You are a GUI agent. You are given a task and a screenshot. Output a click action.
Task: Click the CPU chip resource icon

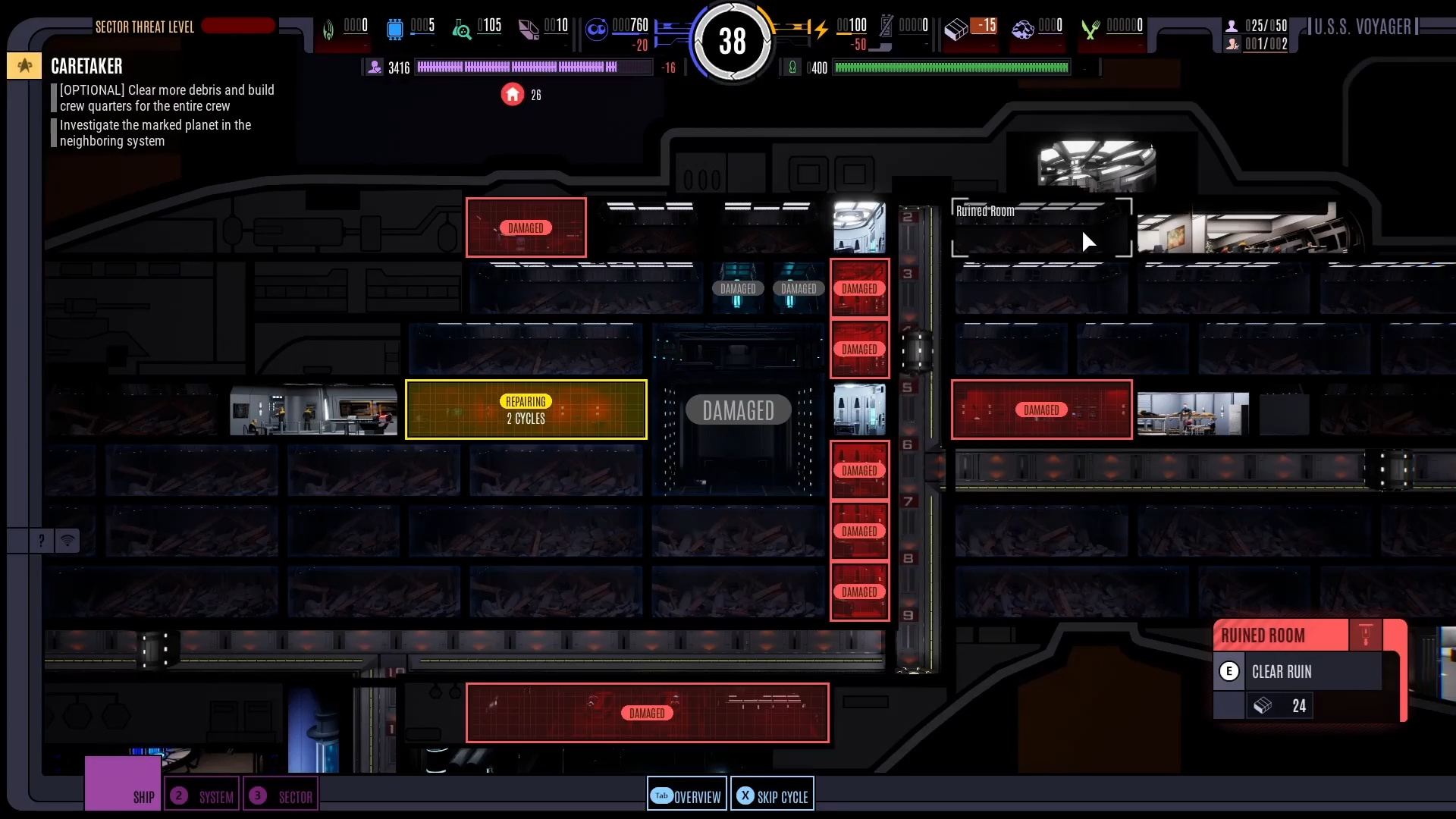394,29
